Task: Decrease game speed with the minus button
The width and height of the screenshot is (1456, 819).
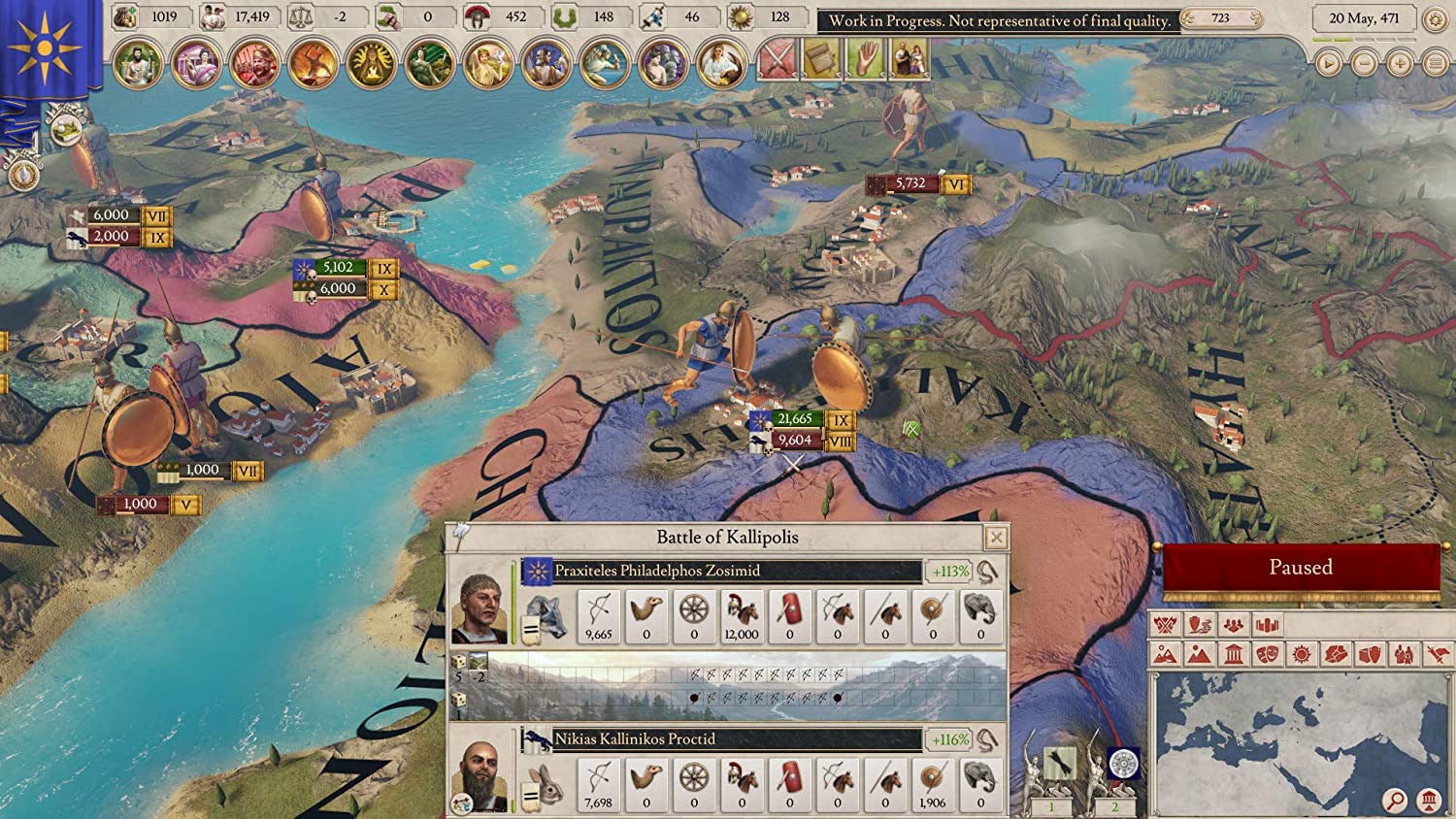Action: [x=1364, y=63]
